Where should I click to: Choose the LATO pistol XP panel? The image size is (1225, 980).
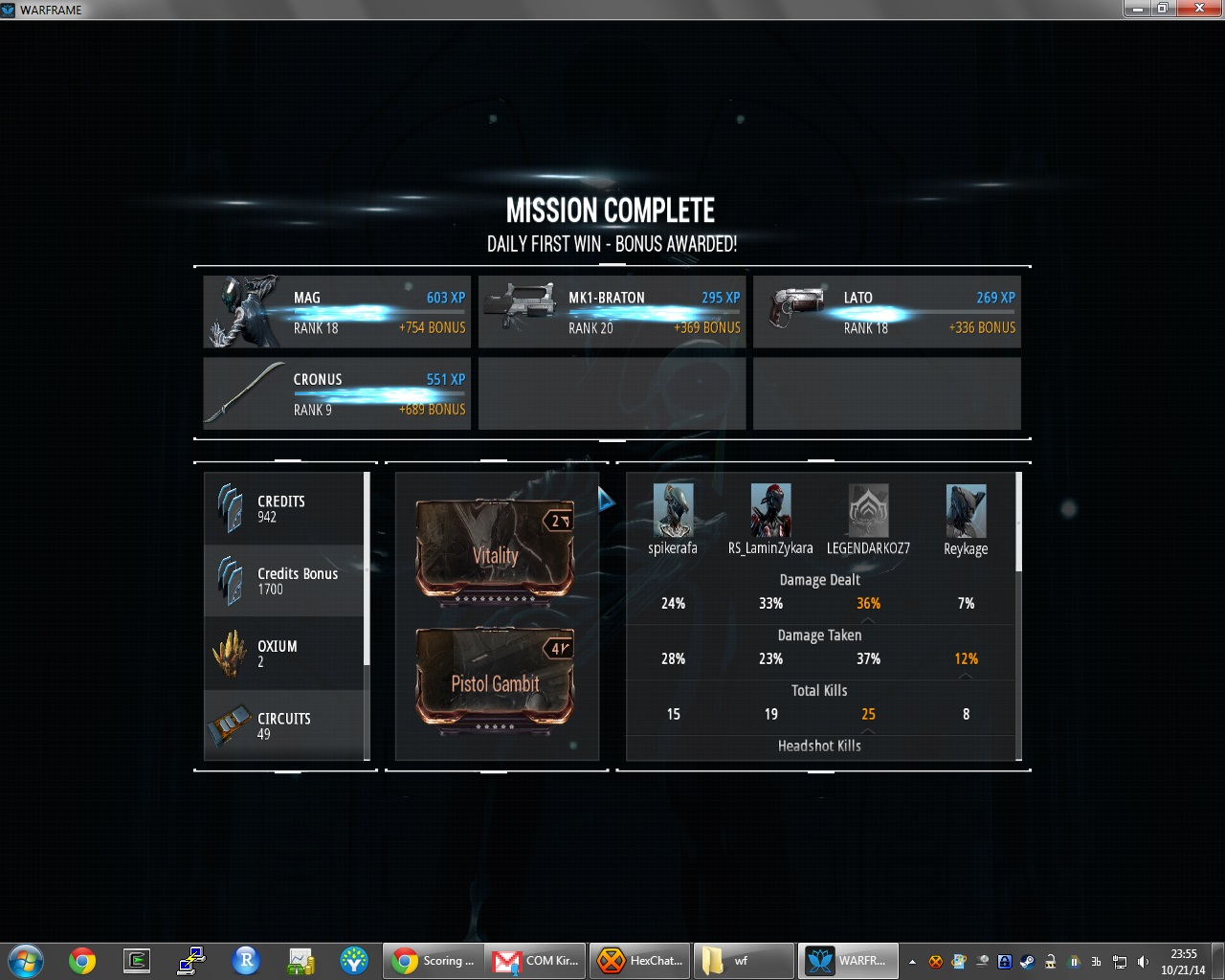point(886,312)
